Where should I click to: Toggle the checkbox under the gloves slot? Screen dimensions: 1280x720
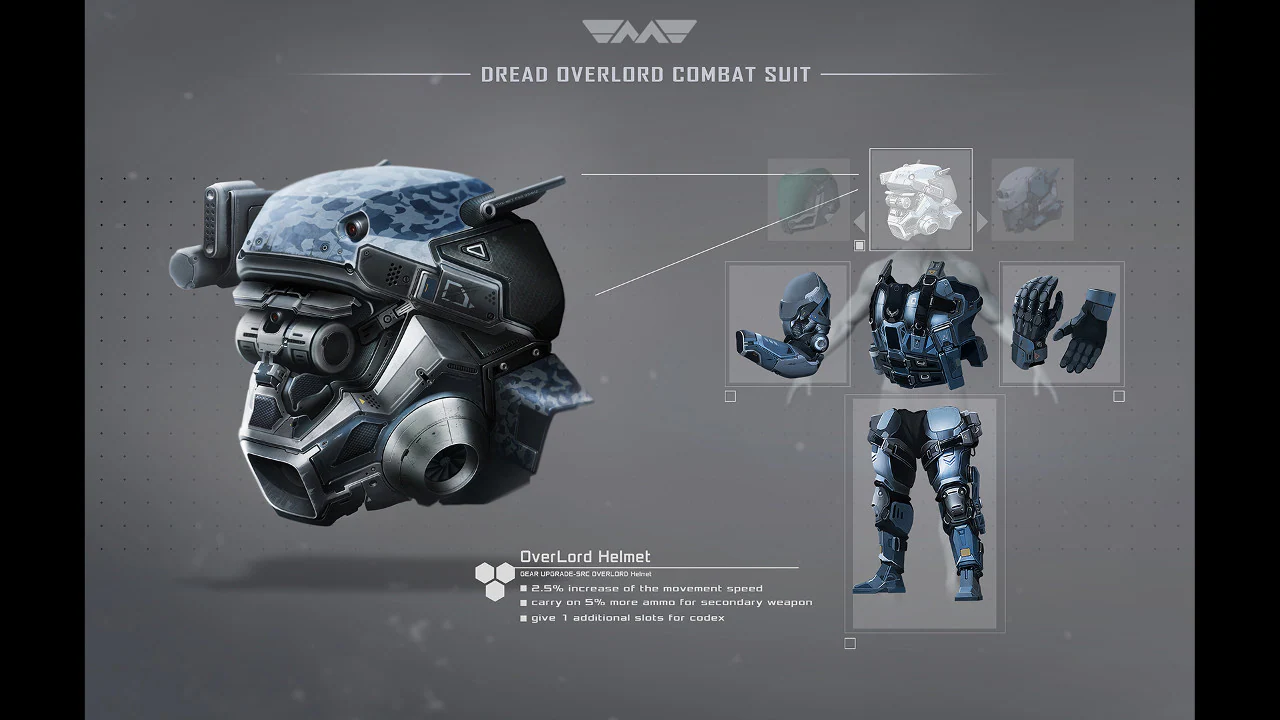[1119, 397]
